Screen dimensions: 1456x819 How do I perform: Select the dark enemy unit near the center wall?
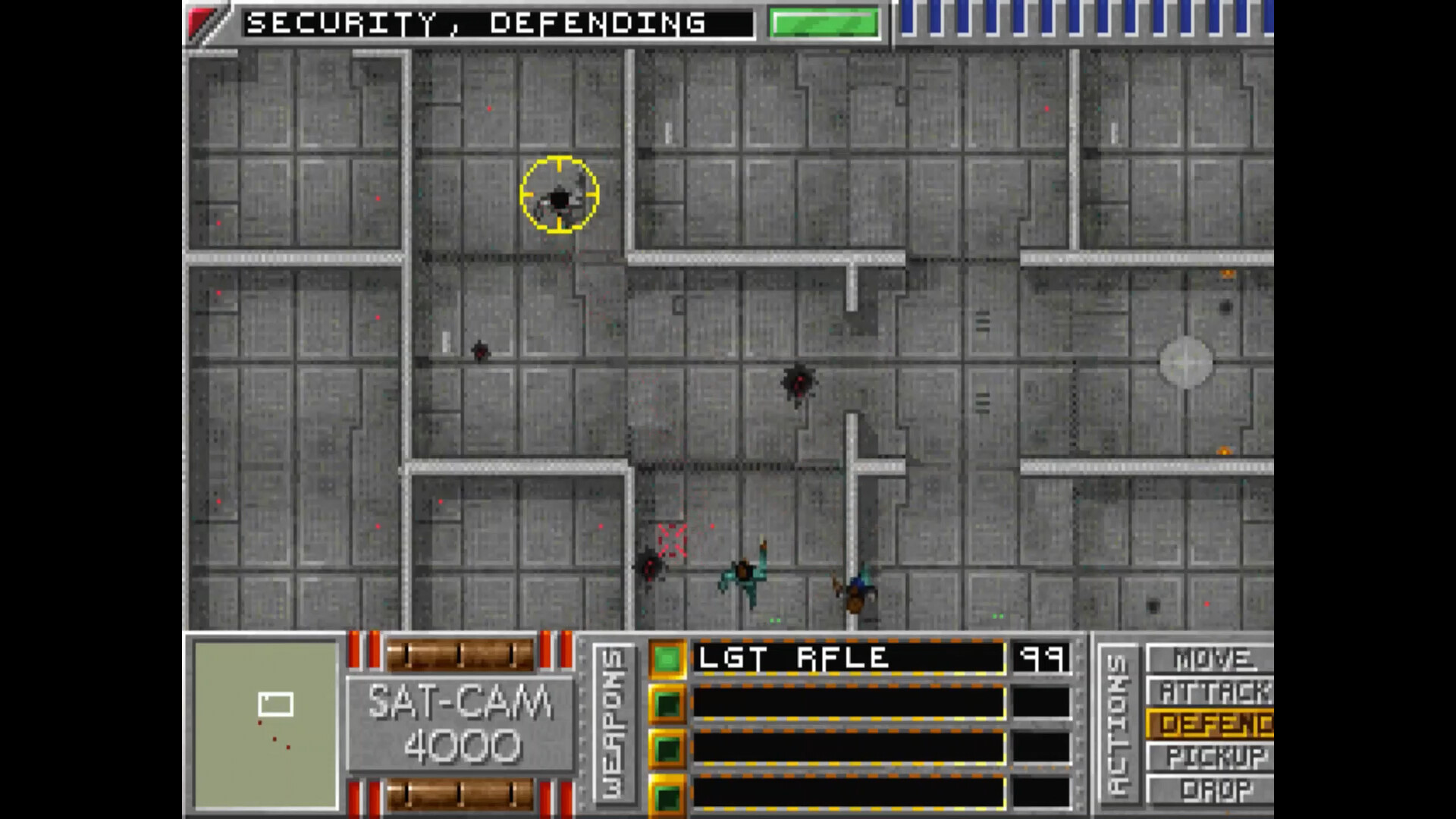click(799, 383)
